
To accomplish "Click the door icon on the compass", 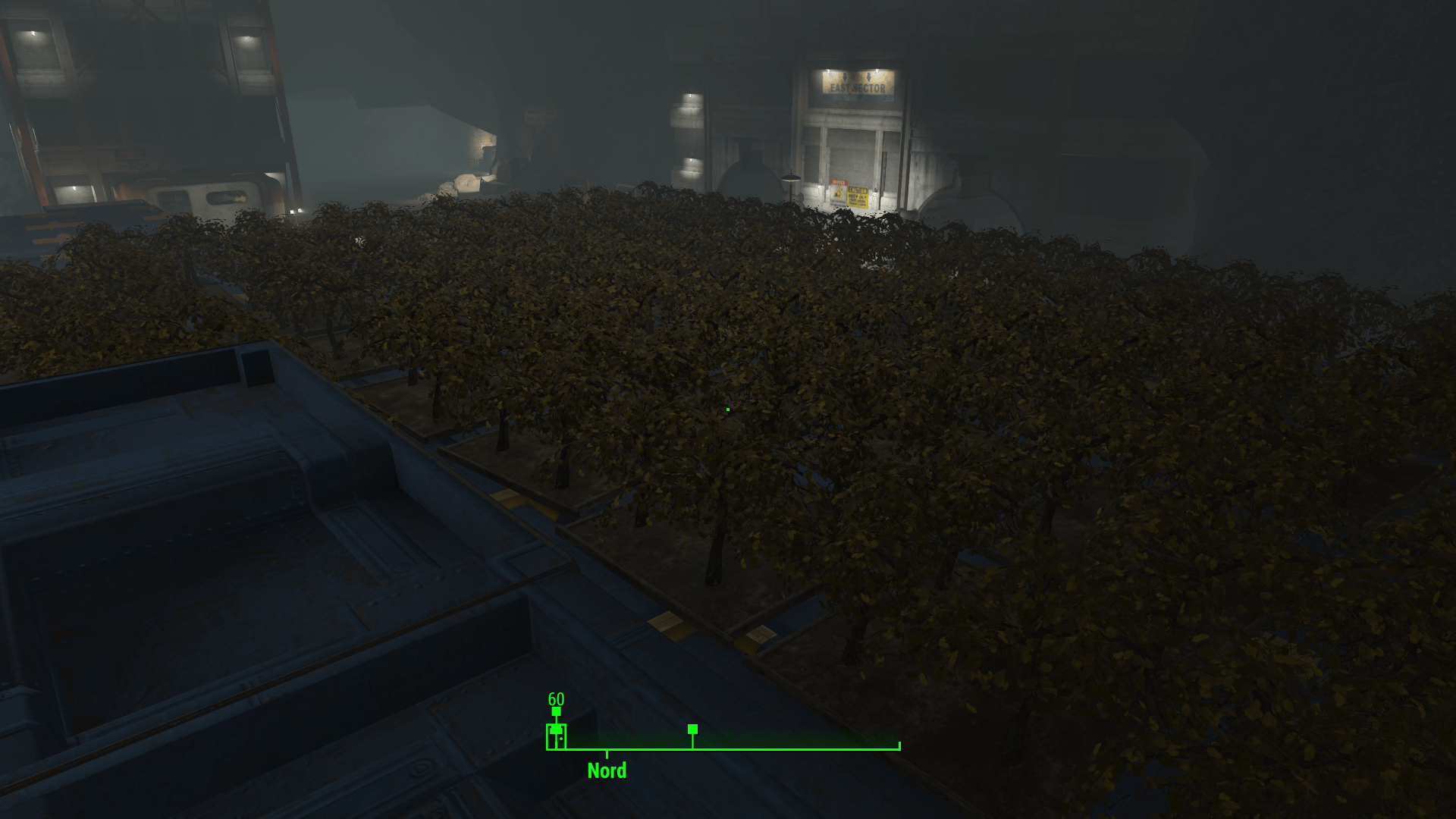I will click(556, 736).
